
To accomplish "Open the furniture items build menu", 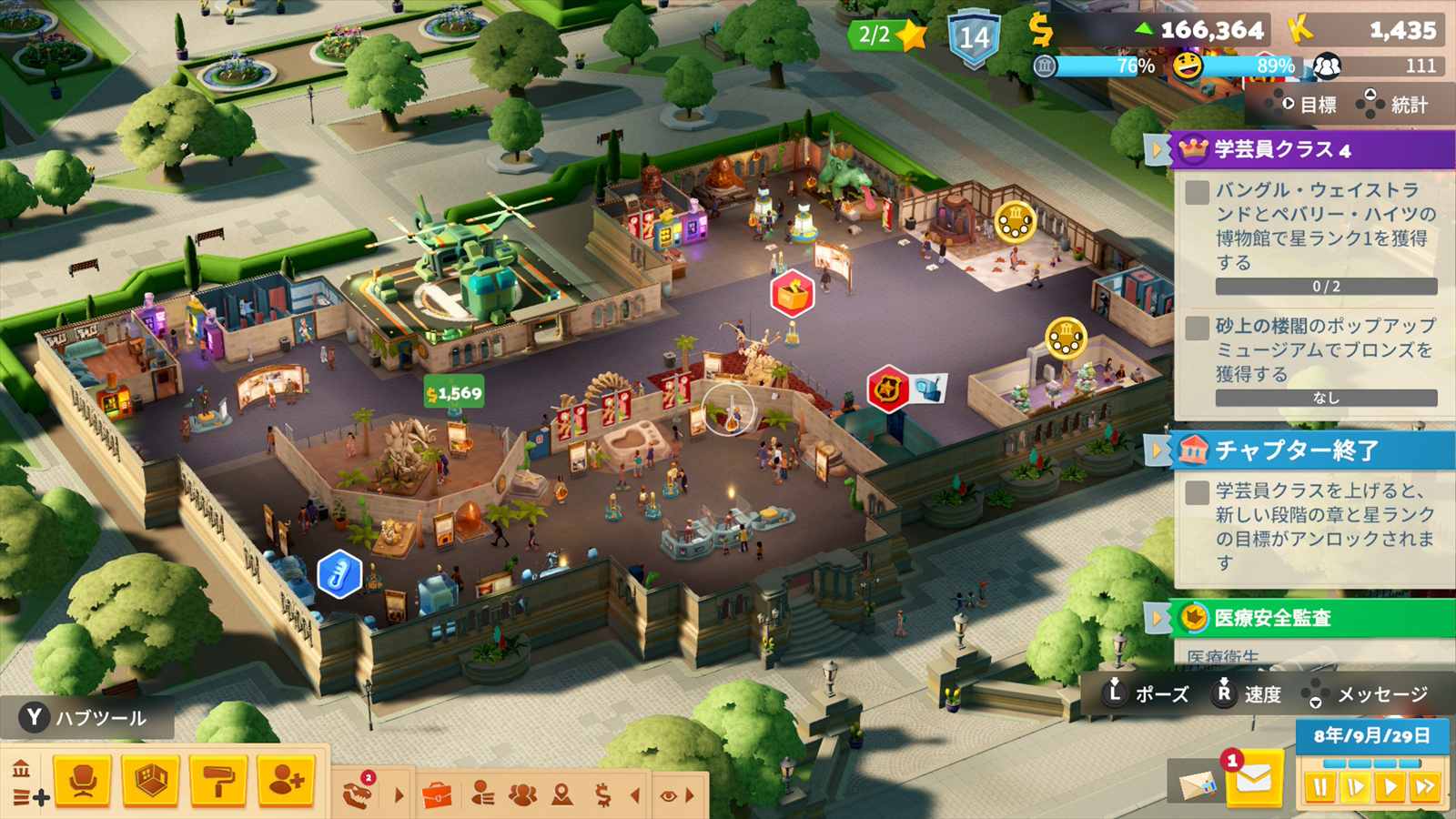I will (x=83, y=780).
